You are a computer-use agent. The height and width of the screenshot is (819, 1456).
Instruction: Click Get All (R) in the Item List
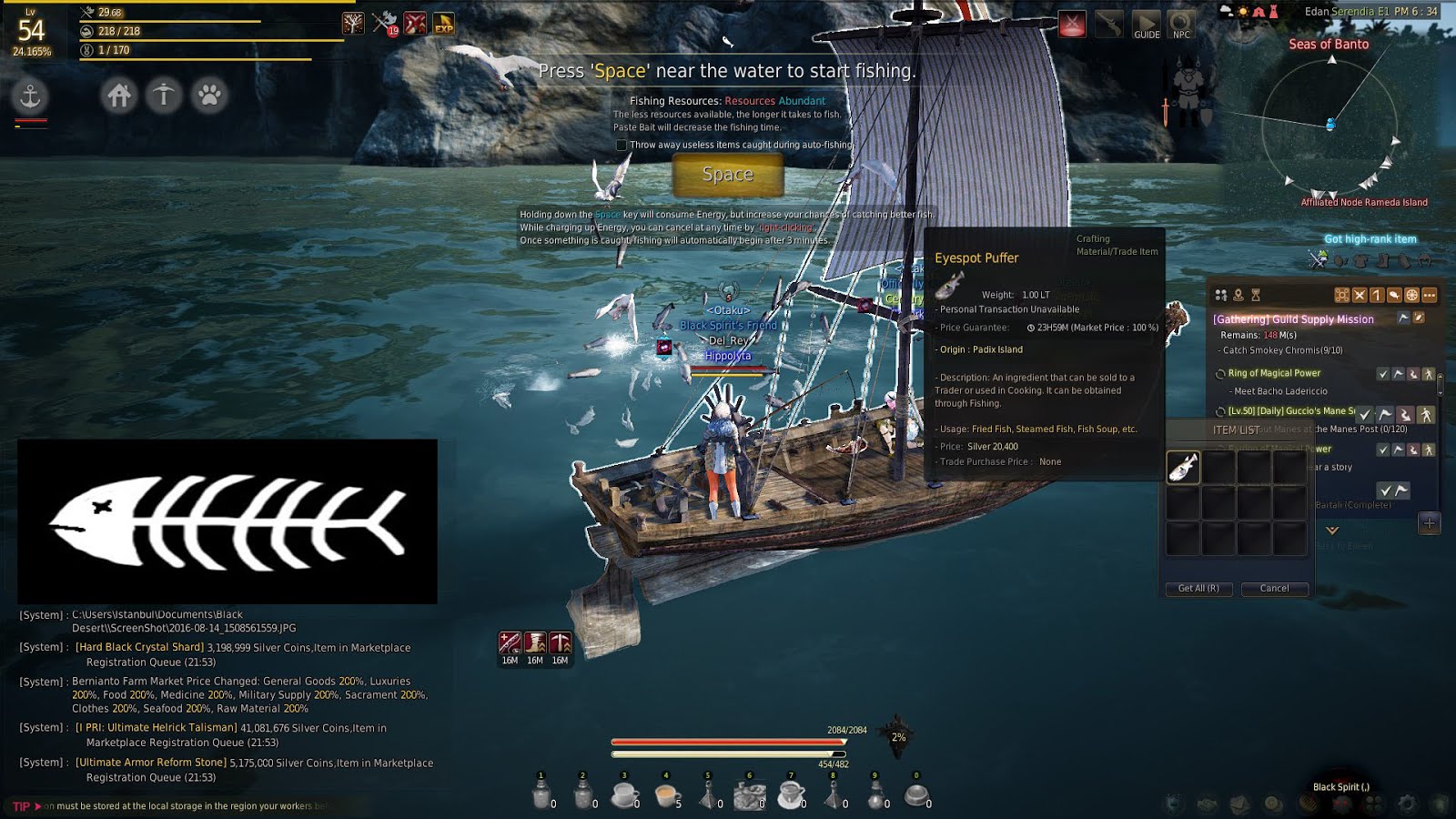point(1199,589)
